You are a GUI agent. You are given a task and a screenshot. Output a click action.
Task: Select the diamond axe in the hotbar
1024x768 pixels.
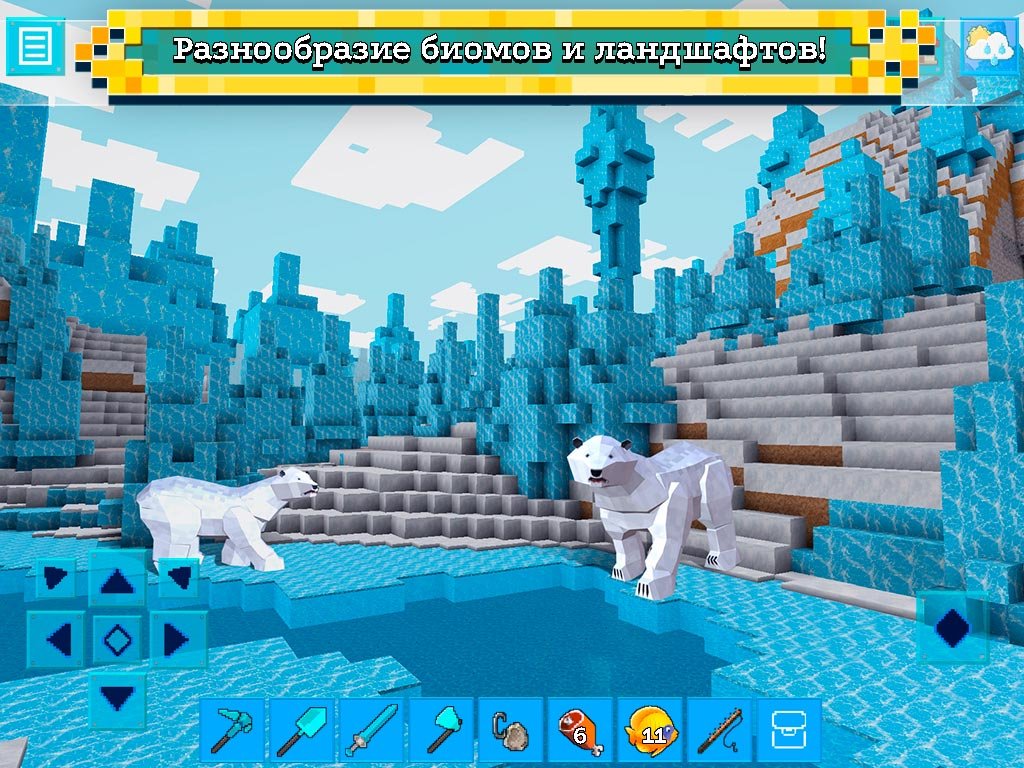[x=440, y=731]
